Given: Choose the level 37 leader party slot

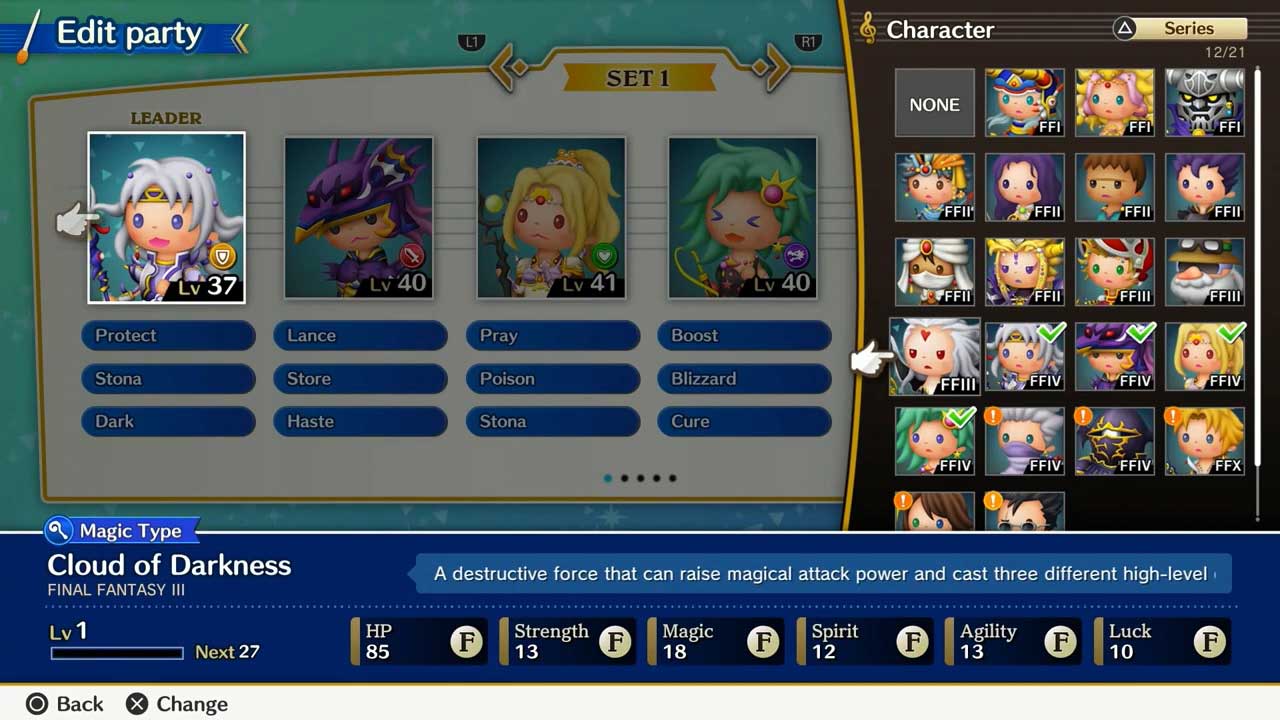Looking at the screenshot, I should point(166,217).
